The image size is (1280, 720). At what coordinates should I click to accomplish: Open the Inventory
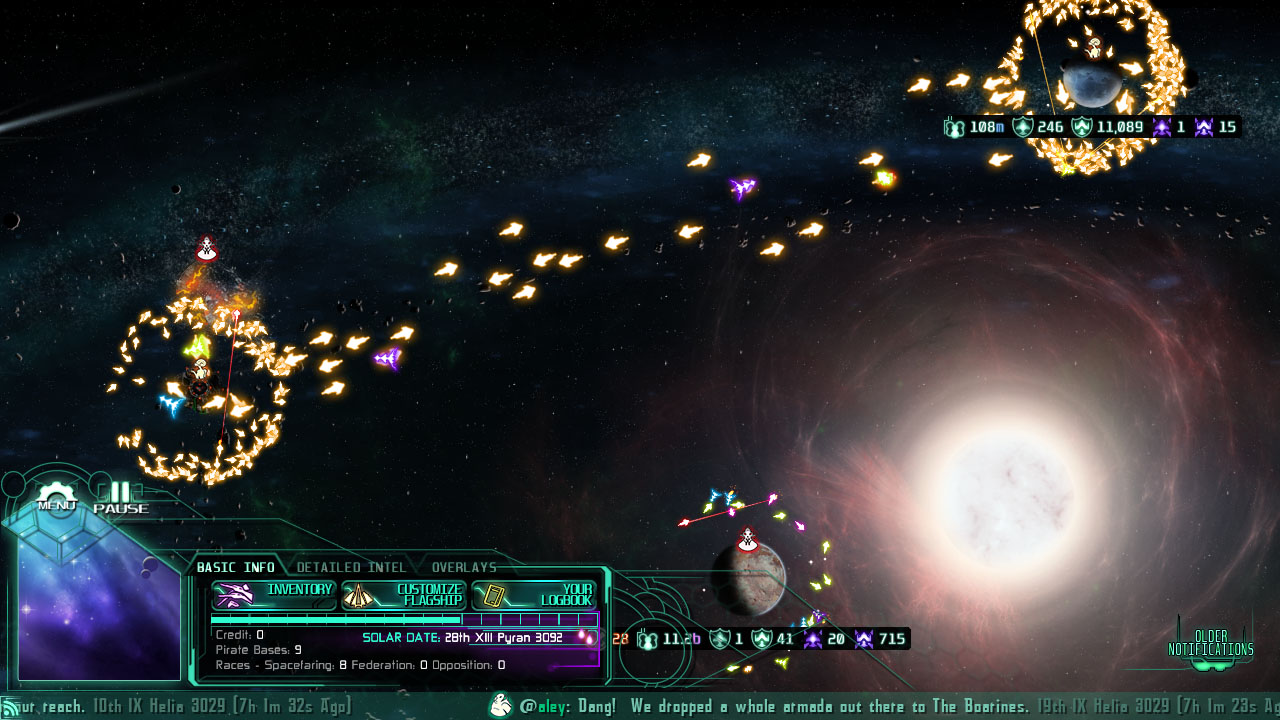coord(275,594)
